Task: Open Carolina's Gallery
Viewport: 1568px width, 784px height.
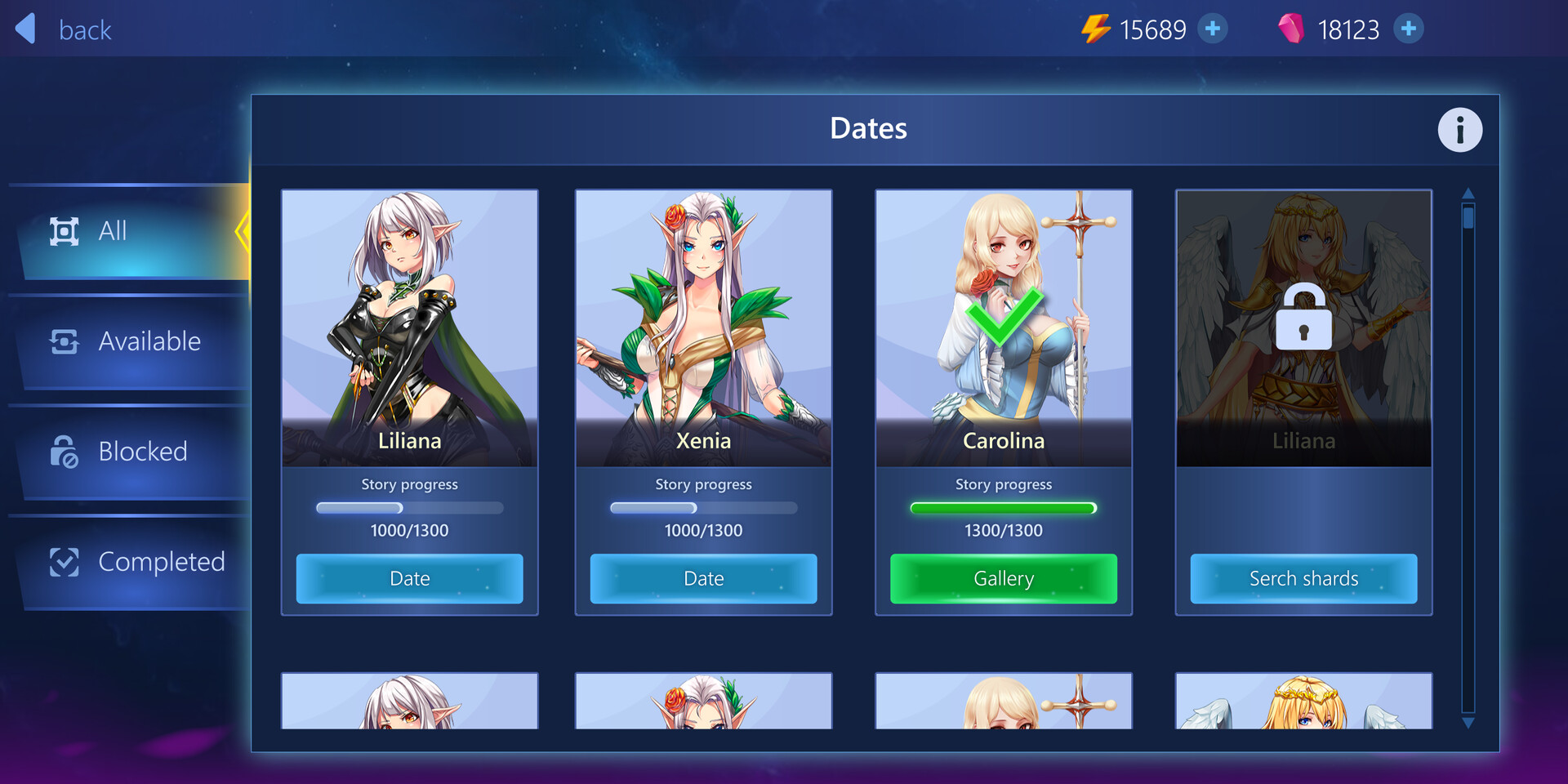Action: [x=1003, y=578]
